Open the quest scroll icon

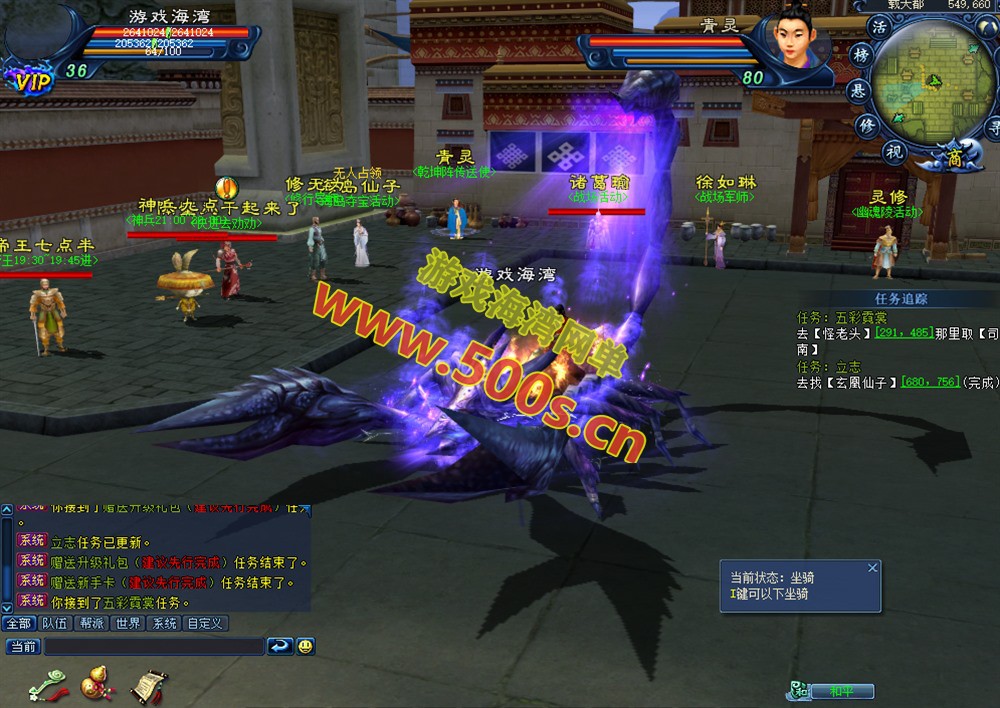click(x=148, y=685)
